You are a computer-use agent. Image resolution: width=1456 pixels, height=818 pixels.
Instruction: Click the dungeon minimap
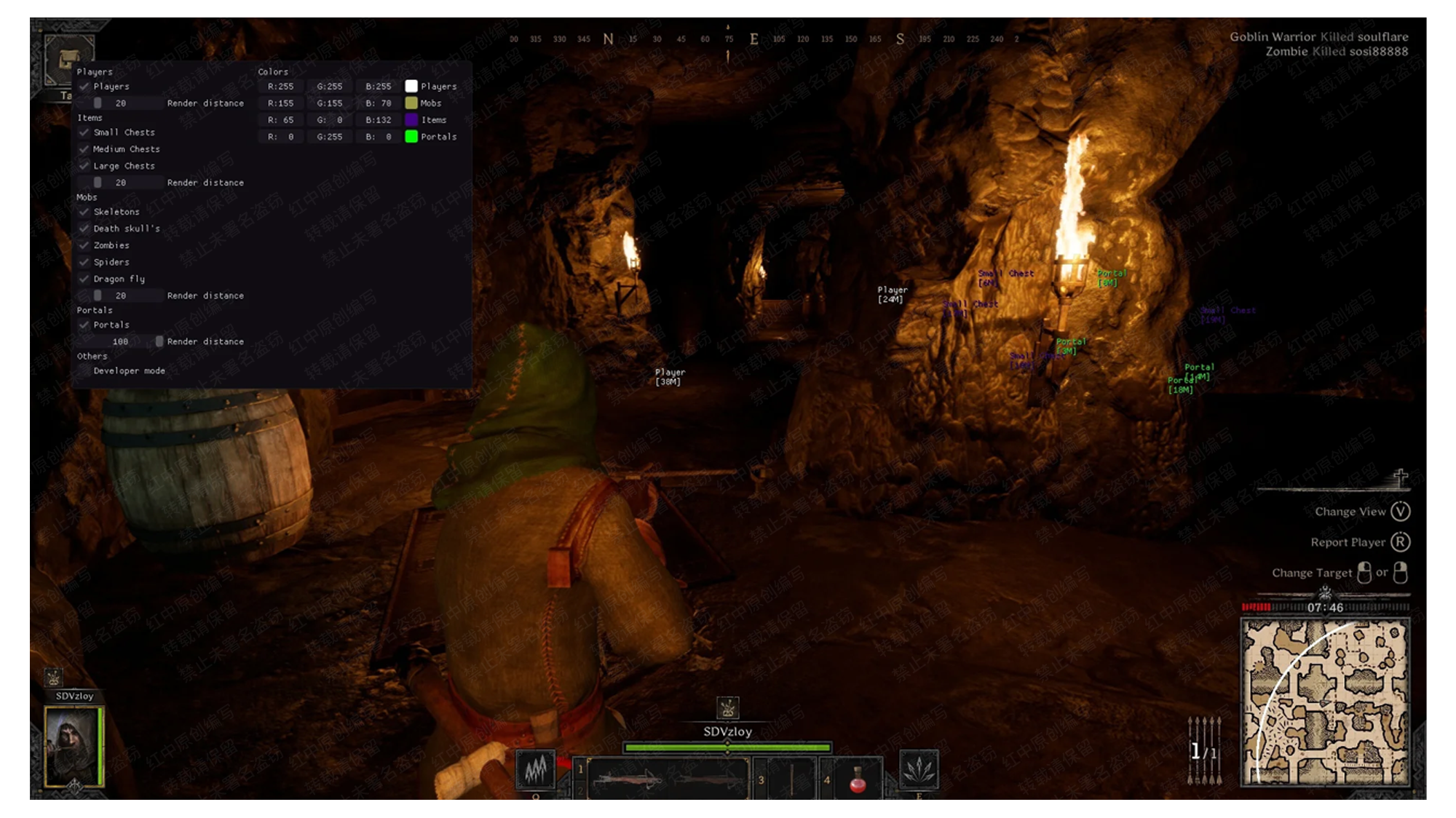pos(1325,702)
